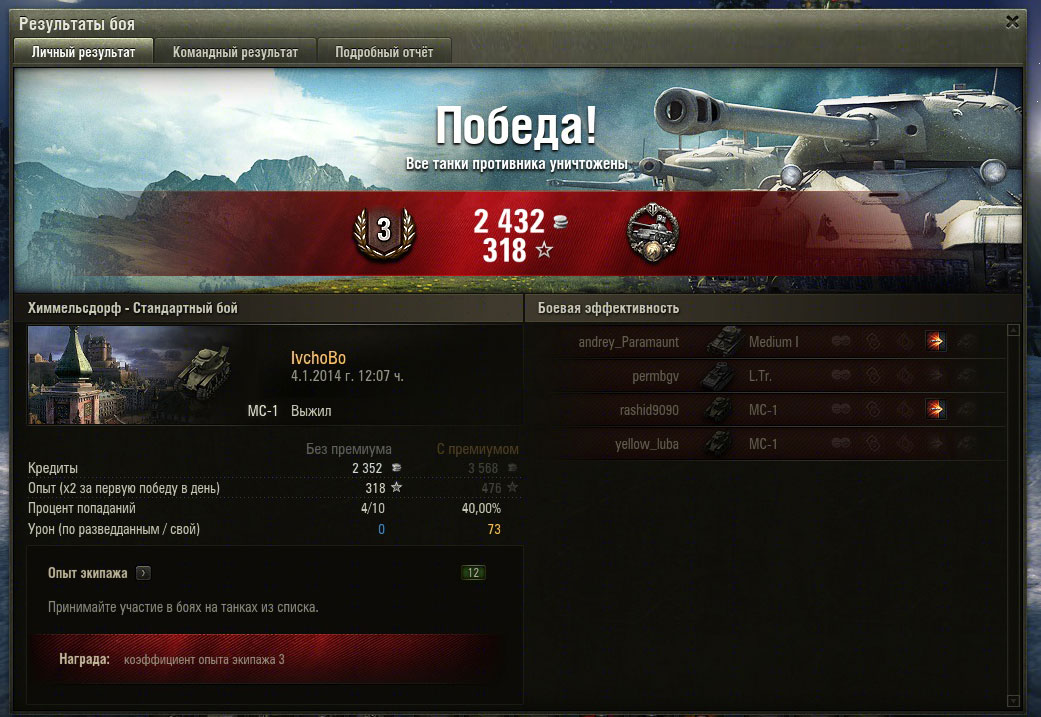Viewport: 1041px width, 717px height.
Task: Open the Командный результат tab
Action: click(x=235, y=52)
